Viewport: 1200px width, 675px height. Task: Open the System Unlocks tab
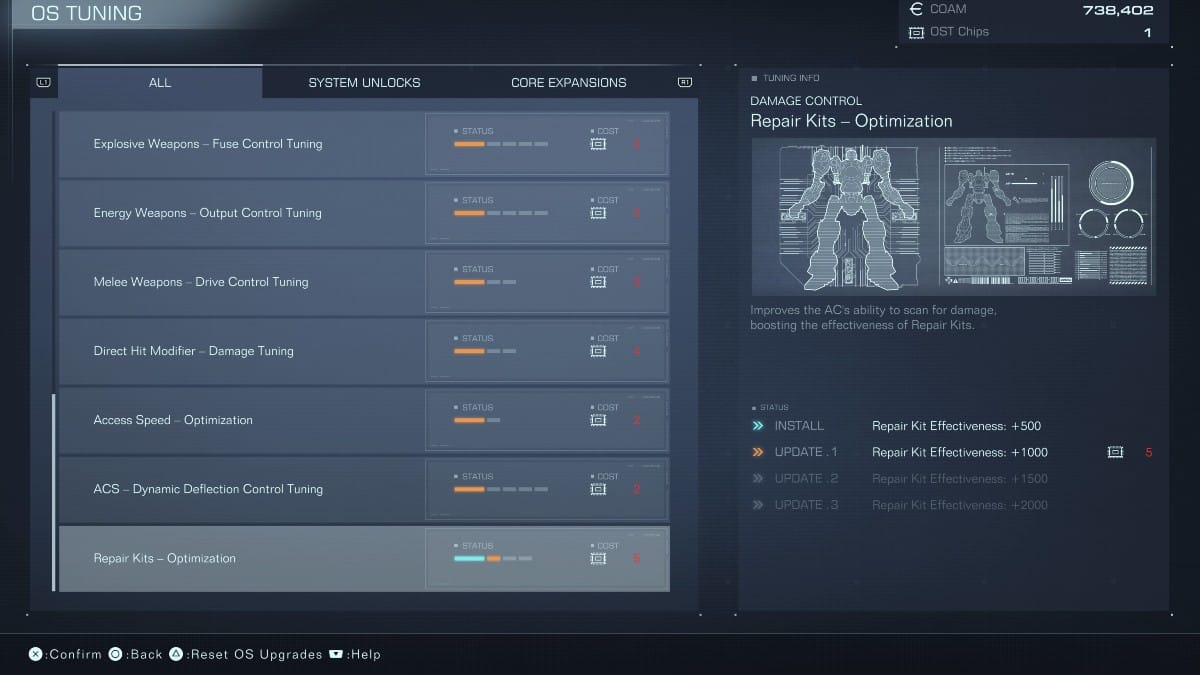click(364, 82)
